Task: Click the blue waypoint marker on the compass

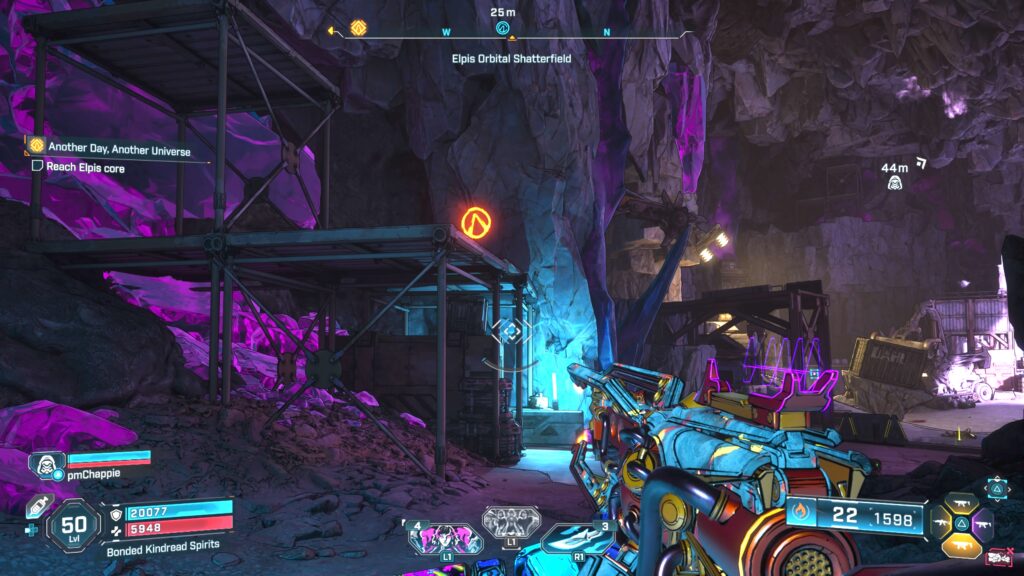Action: click(x=503, y=28)
